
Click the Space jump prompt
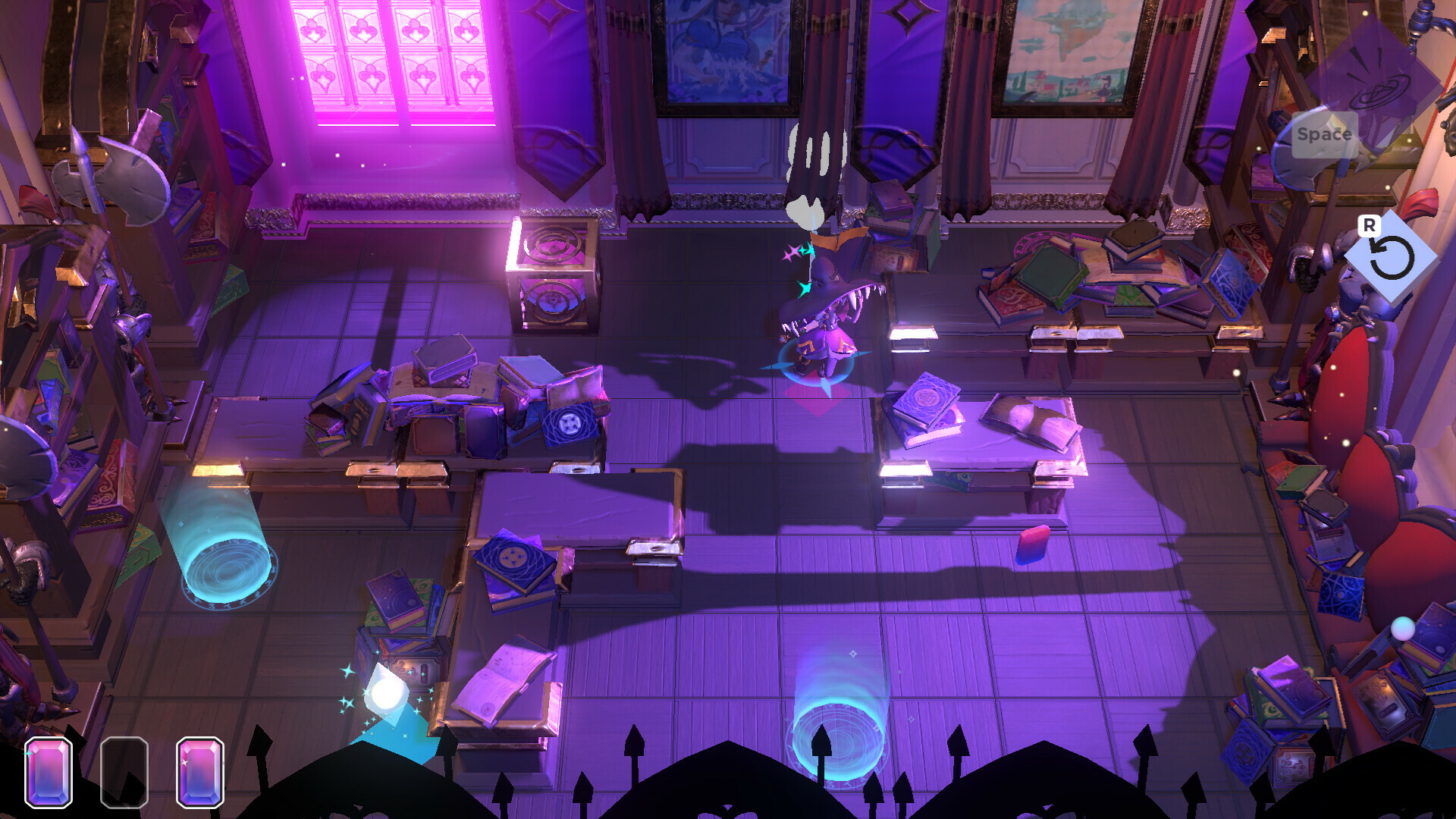coord(1323,135)
